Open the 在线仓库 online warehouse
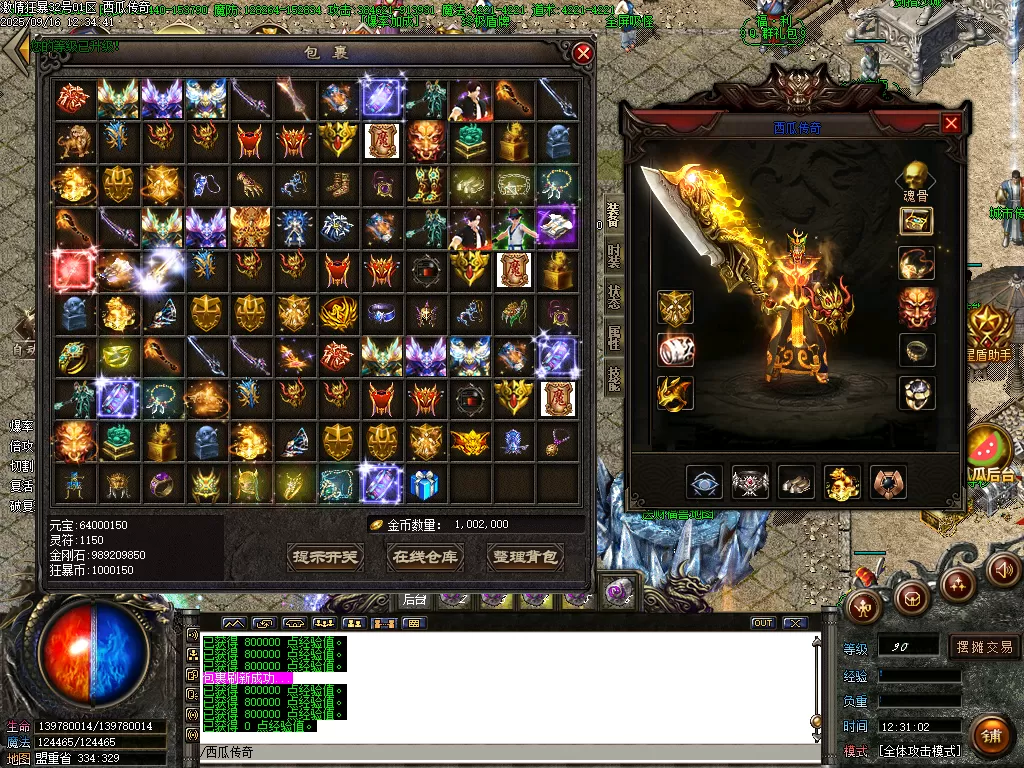Image resolution: width=1024 pixels, height=768 pixels. point(424,556)
